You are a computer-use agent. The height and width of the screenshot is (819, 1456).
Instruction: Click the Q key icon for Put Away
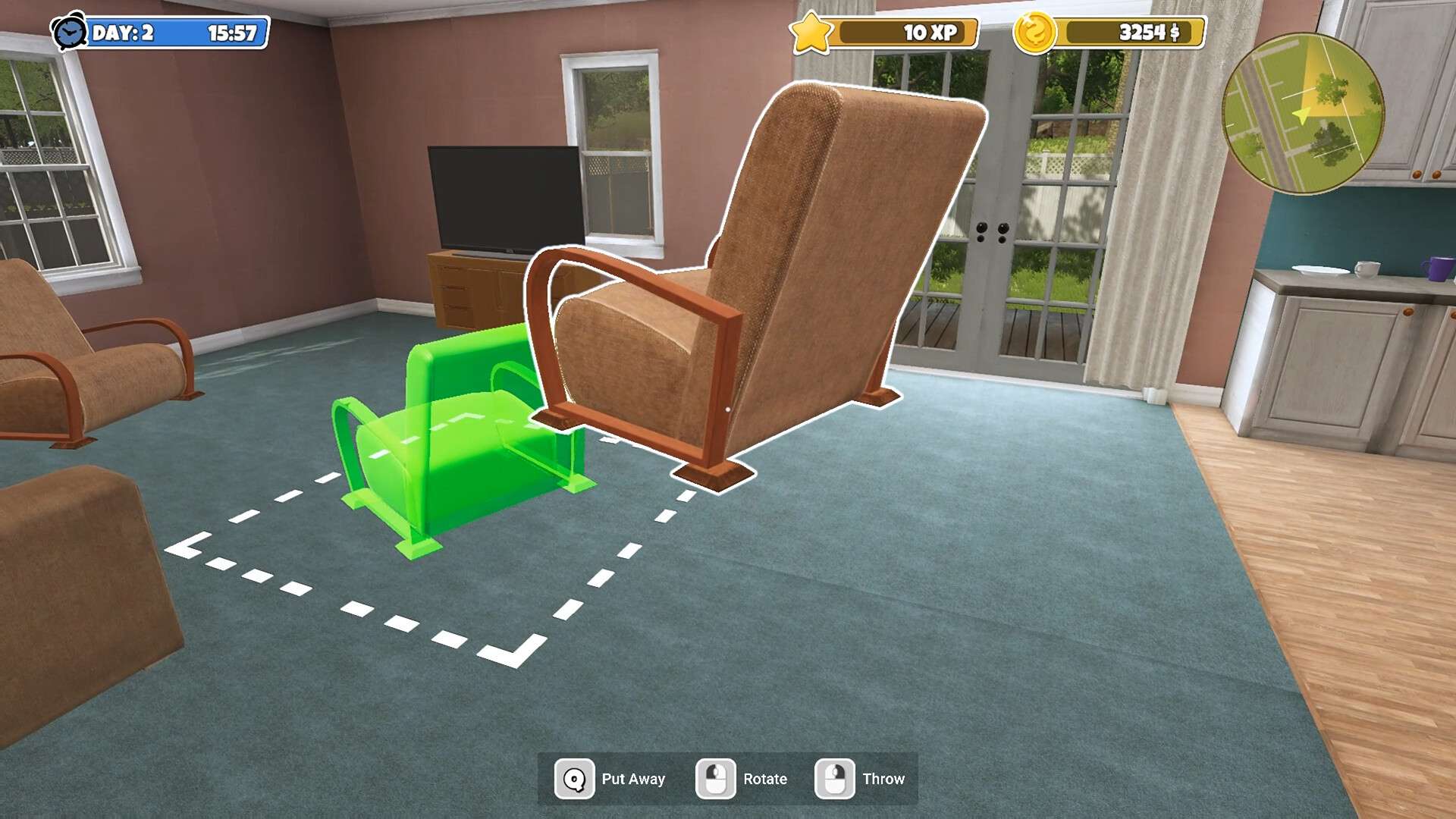click(575, 778)
